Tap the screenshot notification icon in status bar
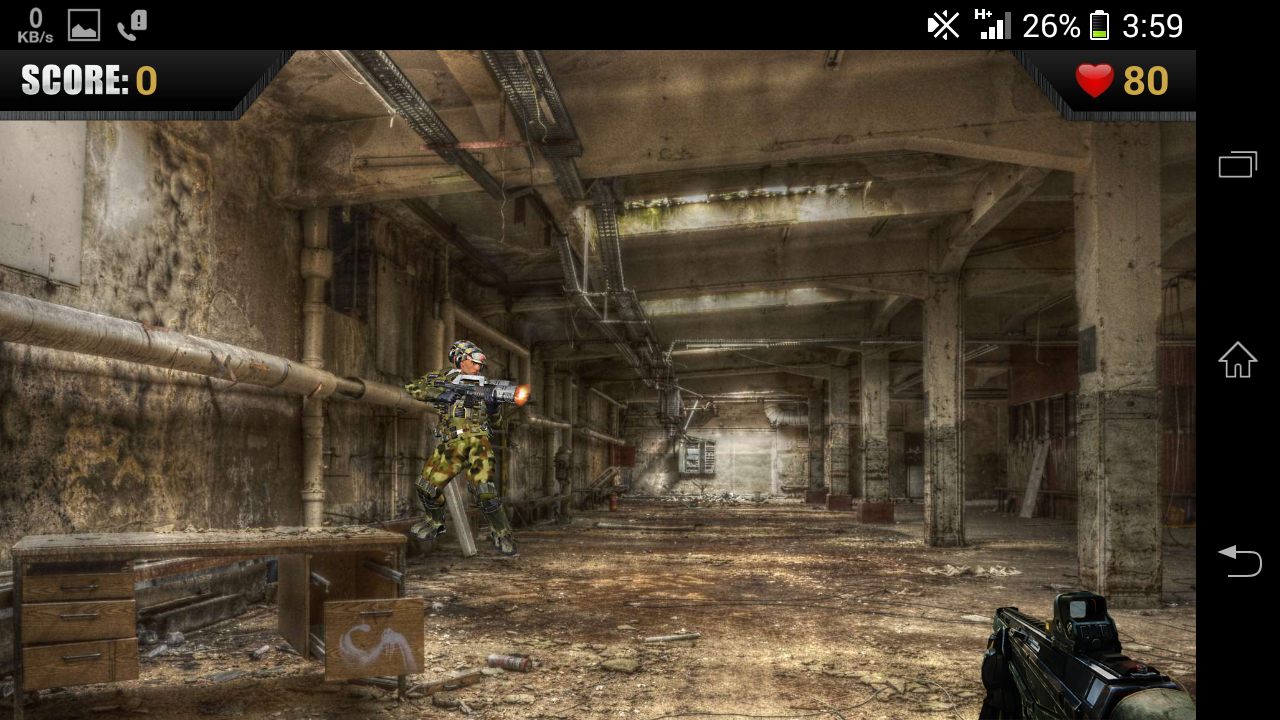 pos(83,25)
